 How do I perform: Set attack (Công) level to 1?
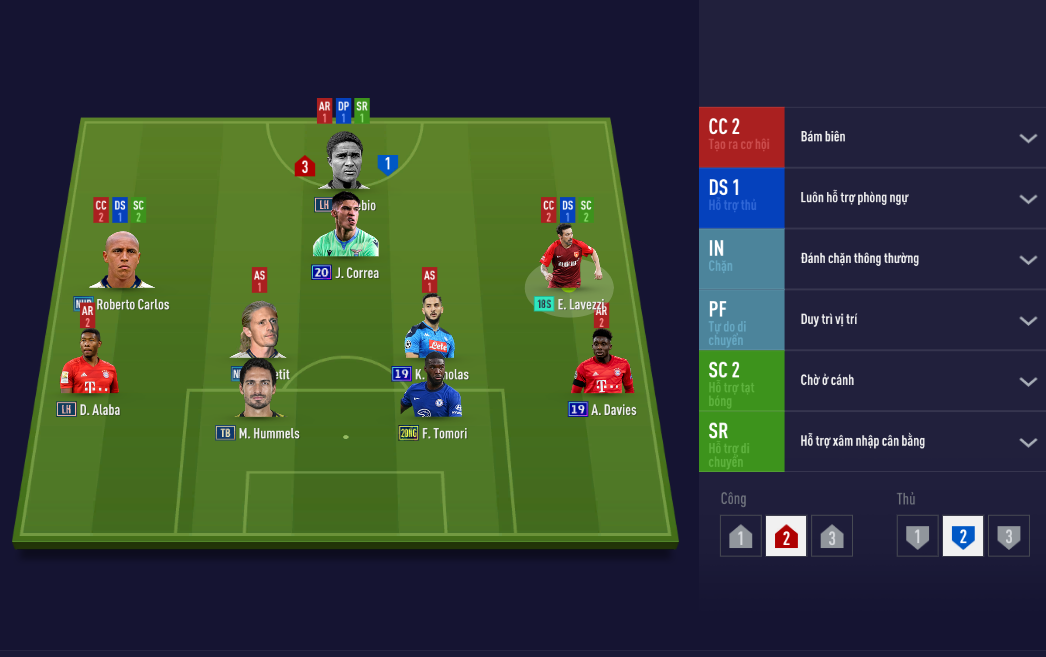740,537
